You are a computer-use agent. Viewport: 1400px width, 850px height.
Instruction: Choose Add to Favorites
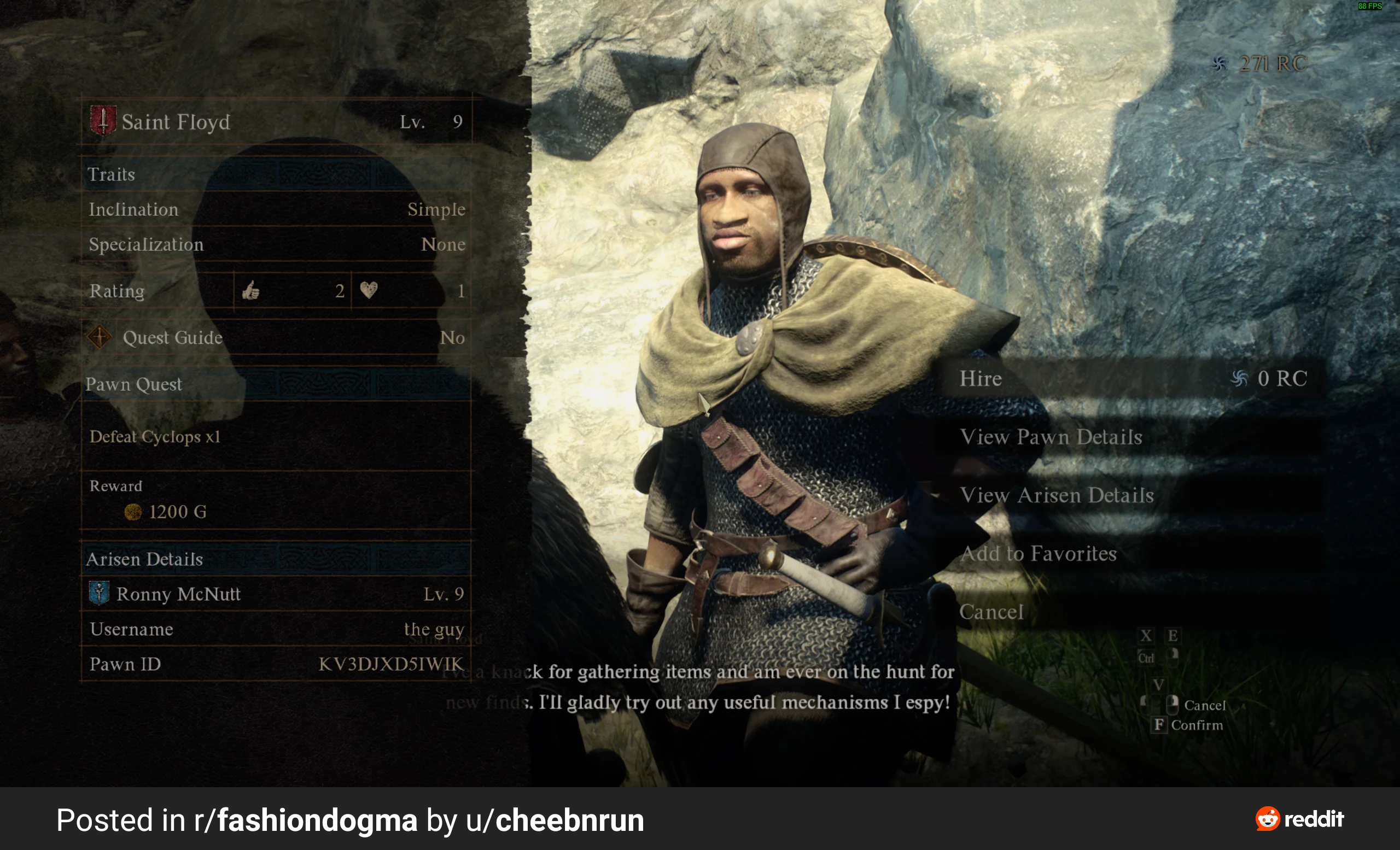coord(1038,554)
